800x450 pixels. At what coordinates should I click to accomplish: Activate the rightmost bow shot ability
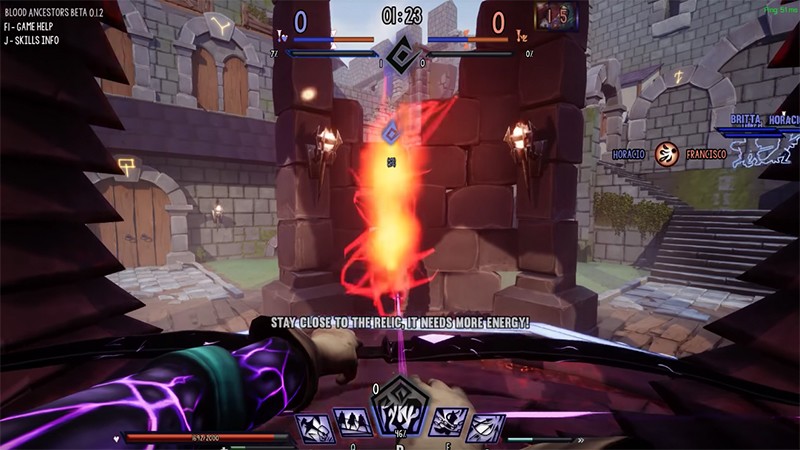point(485,428)
